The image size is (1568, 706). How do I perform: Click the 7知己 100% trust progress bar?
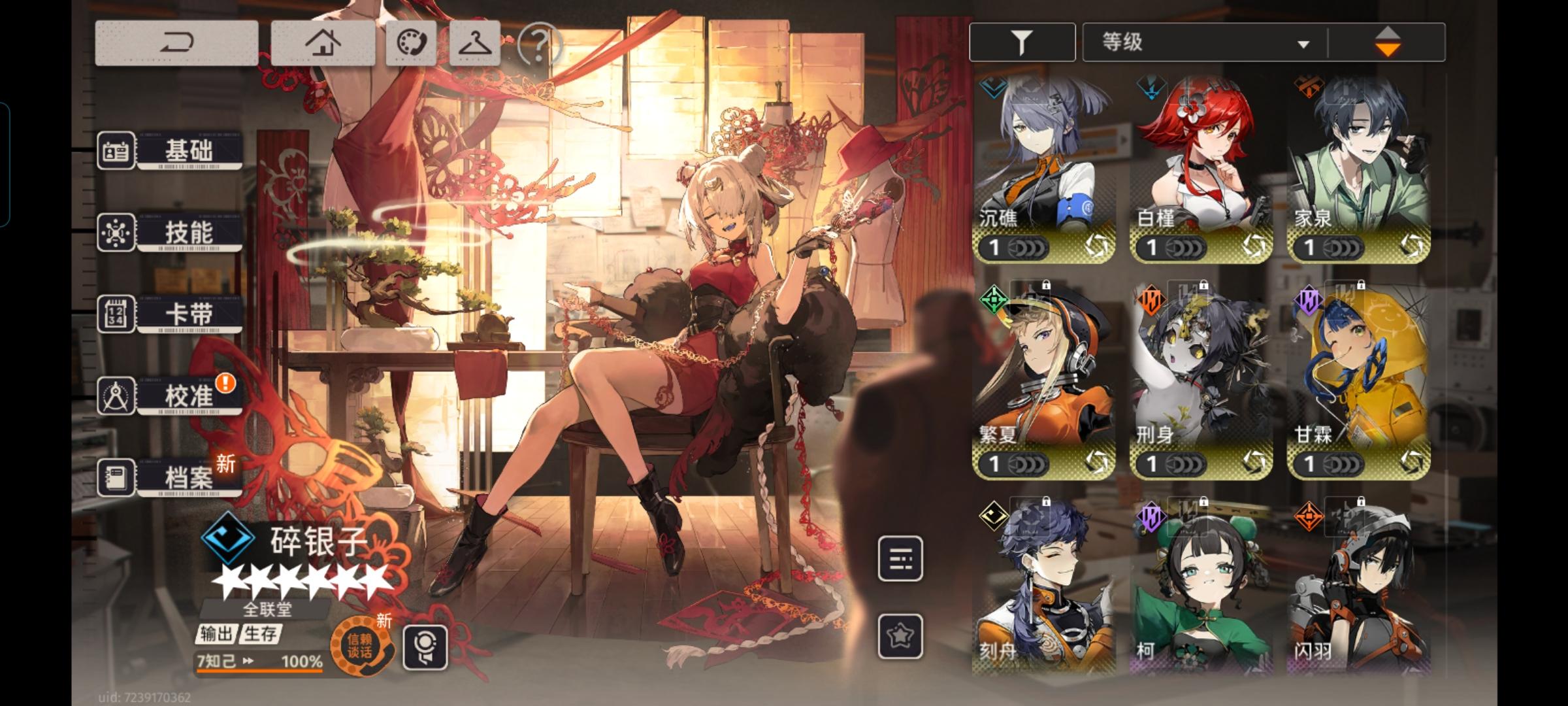(261, 662)
